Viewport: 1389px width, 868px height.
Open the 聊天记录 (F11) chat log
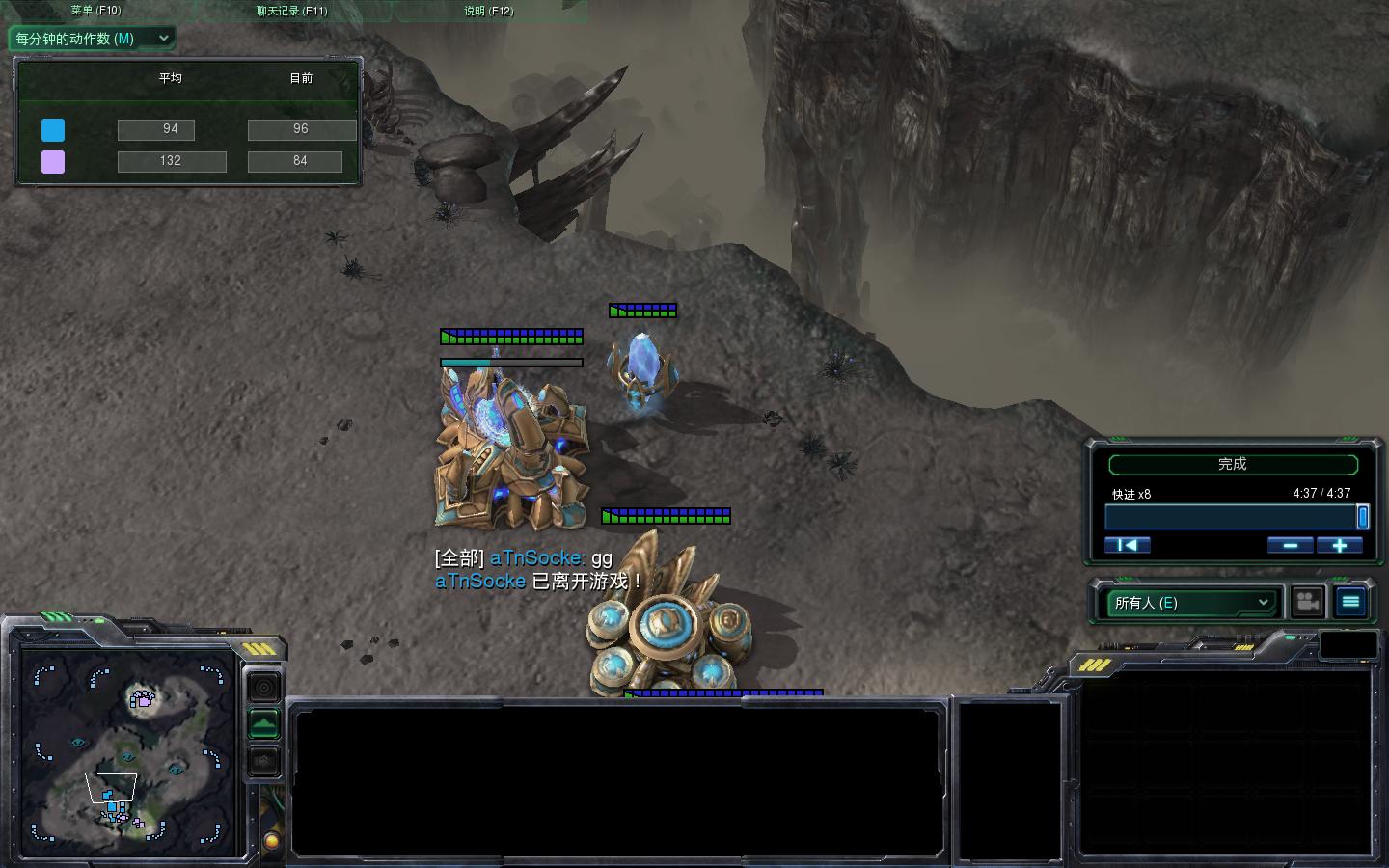pos(291,11)
